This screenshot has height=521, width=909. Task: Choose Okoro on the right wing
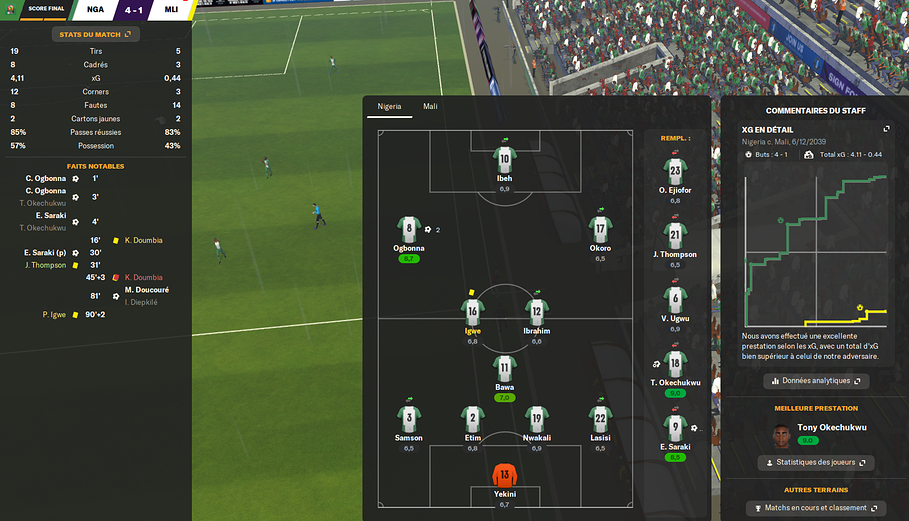click(x=600, y=230)
